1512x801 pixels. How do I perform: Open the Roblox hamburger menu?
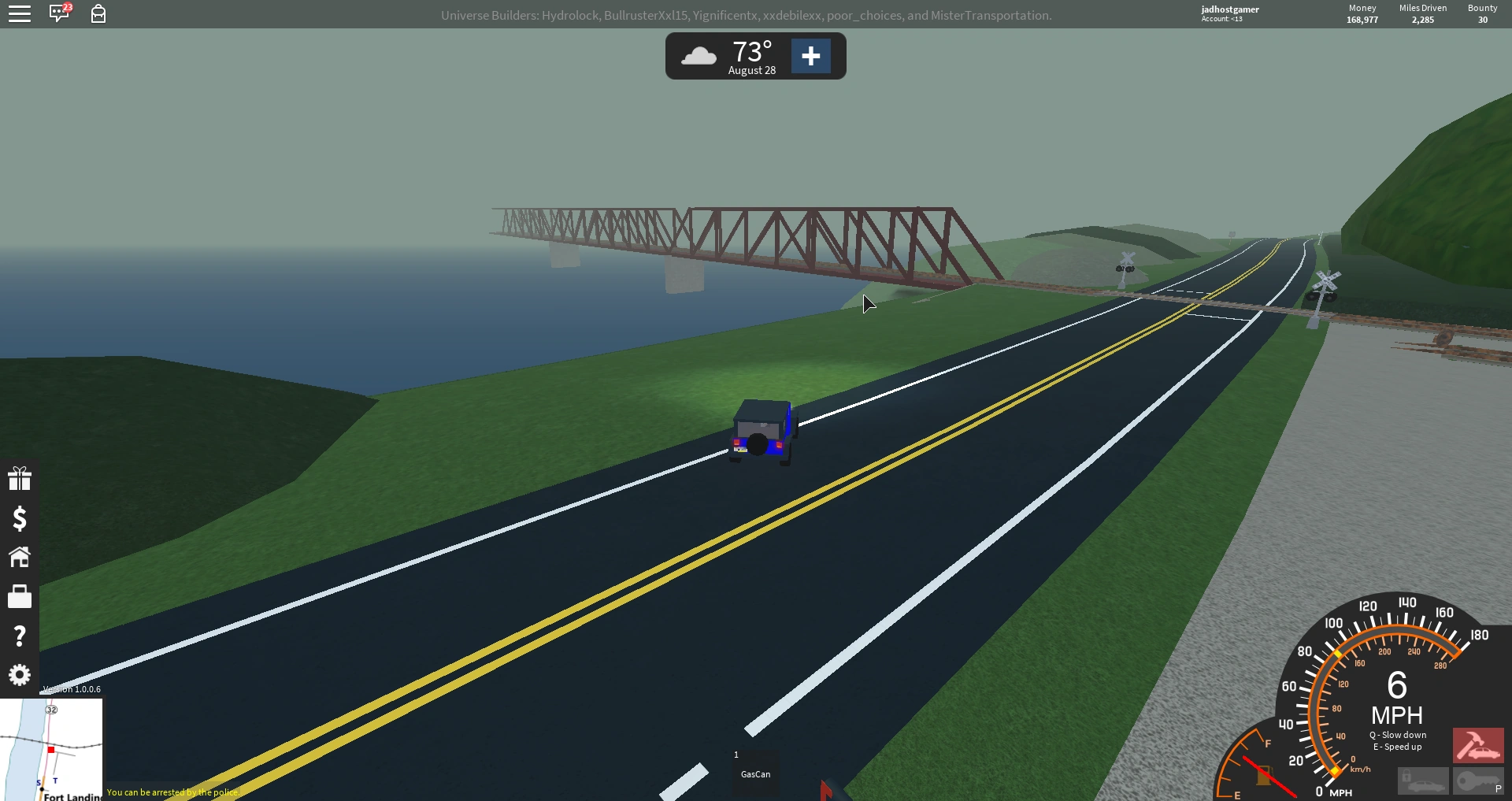point(20,13)
